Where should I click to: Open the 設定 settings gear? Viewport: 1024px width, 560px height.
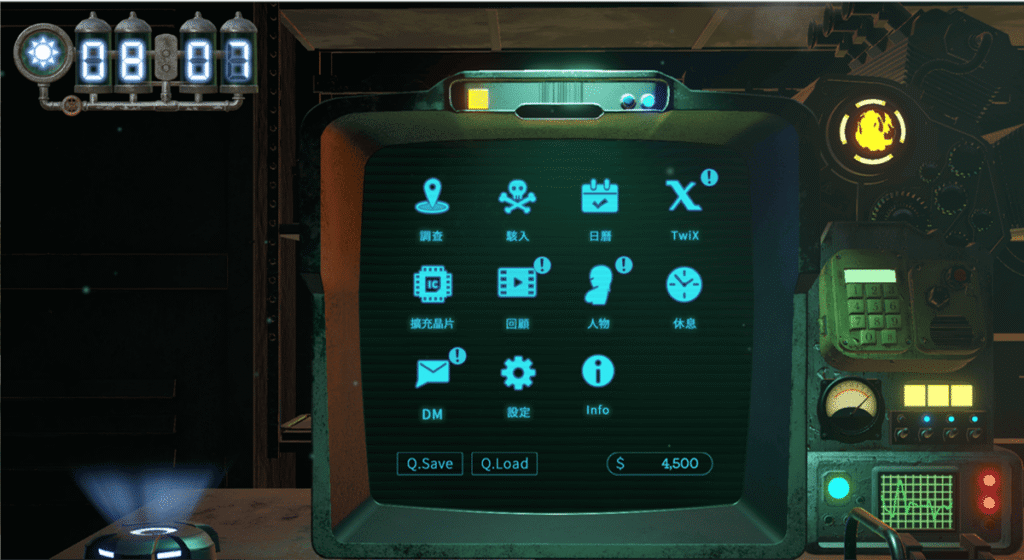point(518,374)
